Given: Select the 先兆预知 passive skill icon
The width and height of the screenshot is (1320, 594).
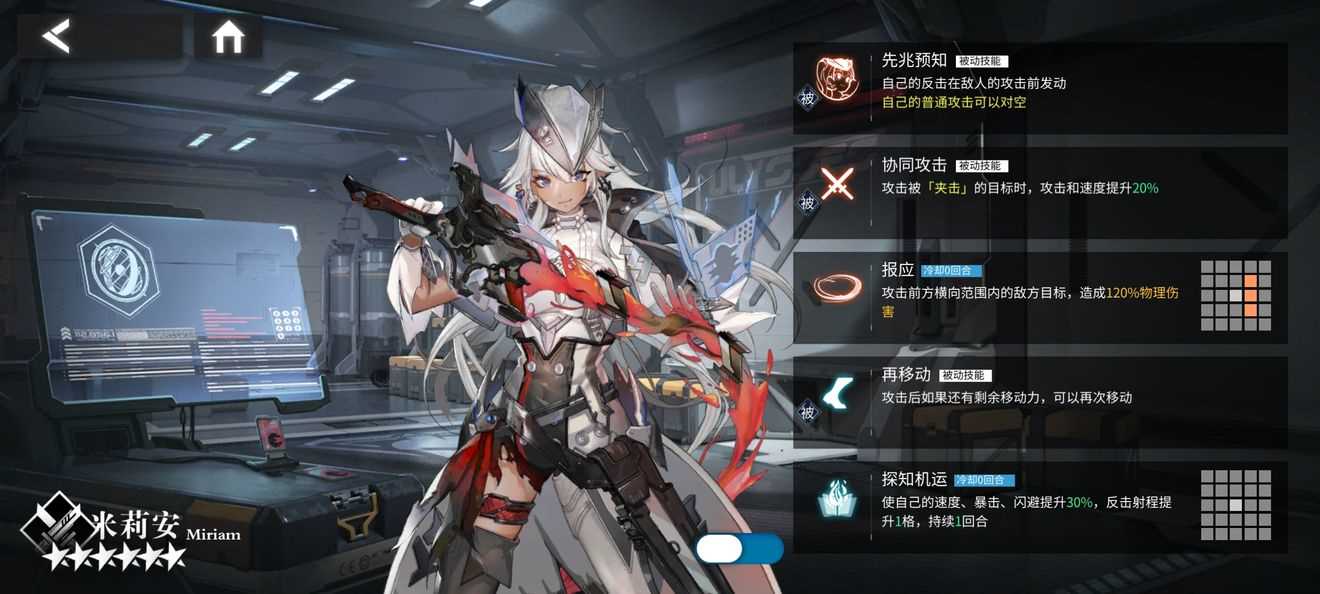Looking at the screenshot, I should coord(835,81).
